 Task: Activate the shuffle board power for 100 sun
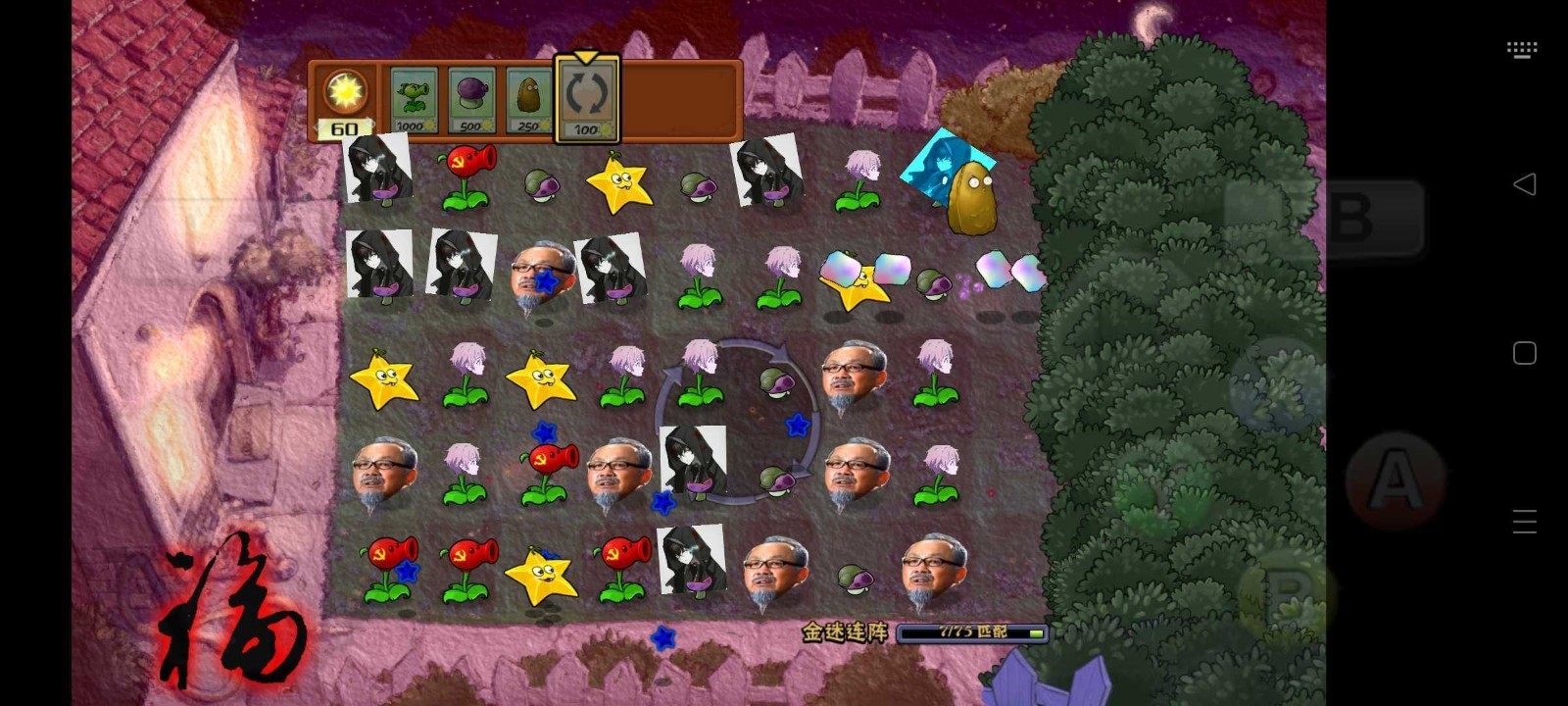(586, 96)
